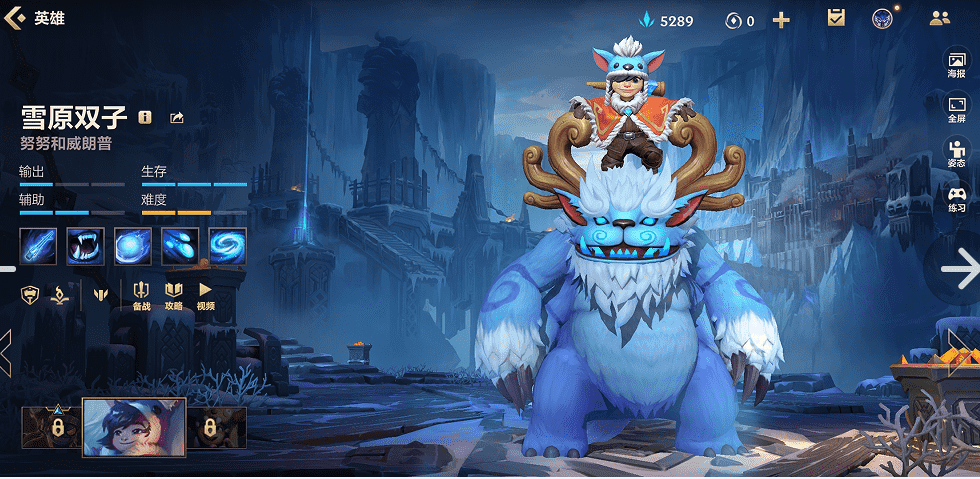Open the friends list icon

point(939,18)
